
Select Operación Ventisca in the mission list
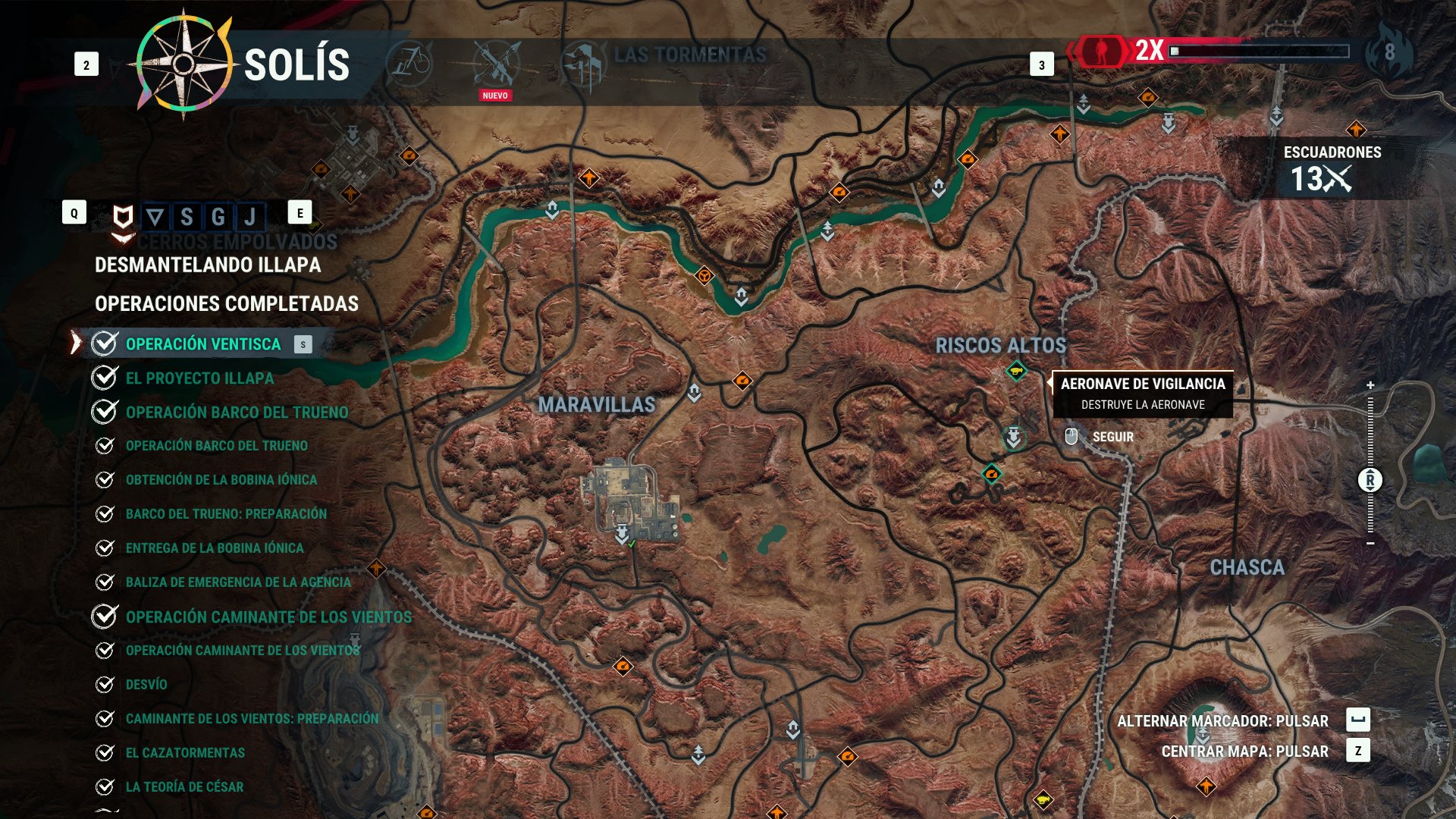(x=203, y=344)
